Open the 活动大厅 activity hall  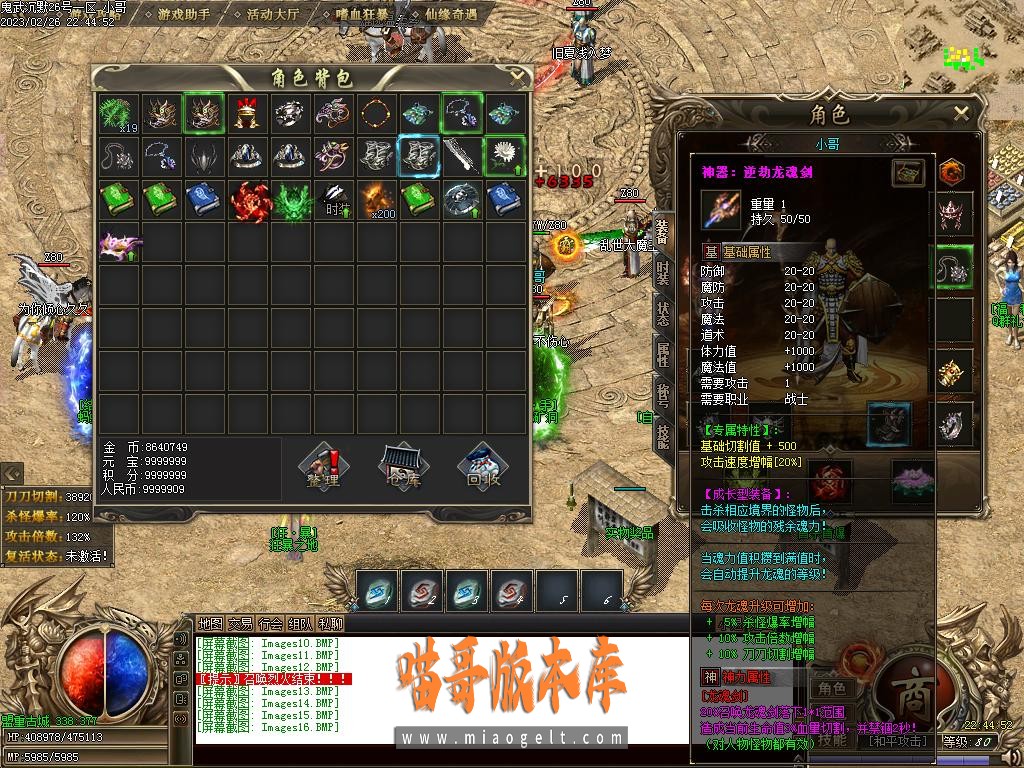click(x=273, y=15)
